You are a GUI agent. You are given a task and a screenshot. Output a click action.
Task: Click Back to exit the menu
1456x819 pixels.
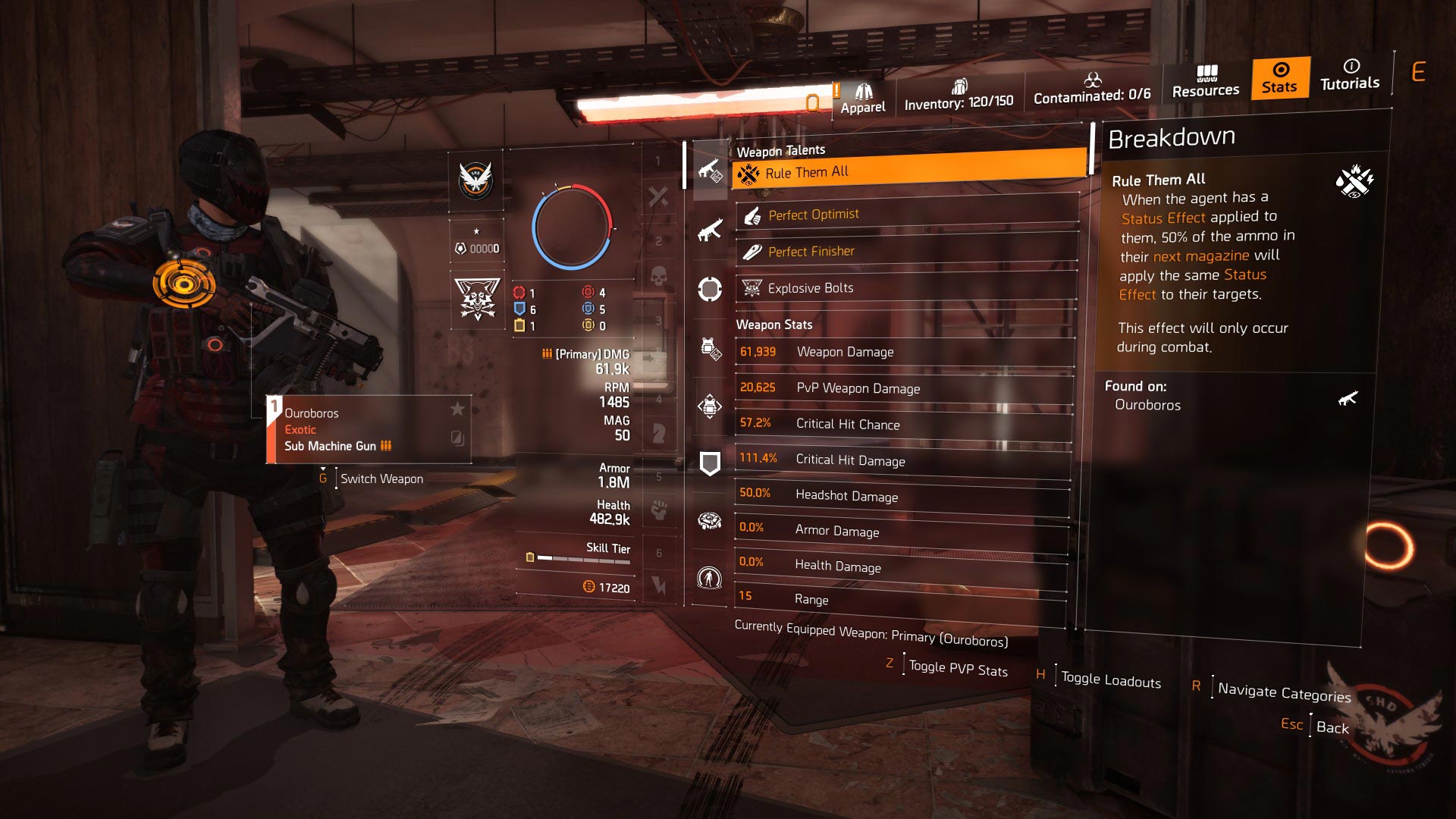point(1331,726)
